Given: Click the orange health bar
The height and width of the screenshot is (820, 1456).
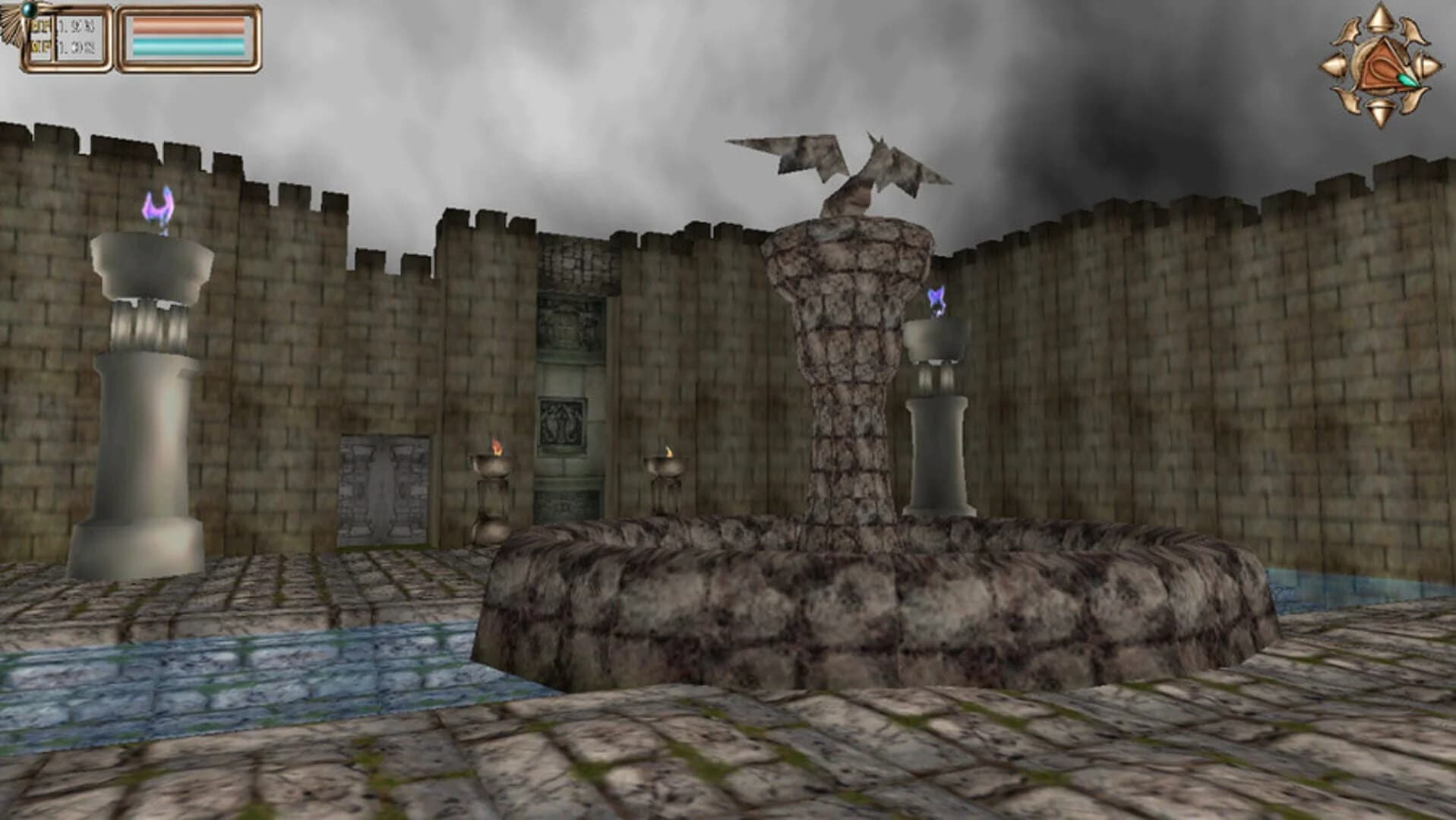Looking at the screenshot, I should point(188,27).
